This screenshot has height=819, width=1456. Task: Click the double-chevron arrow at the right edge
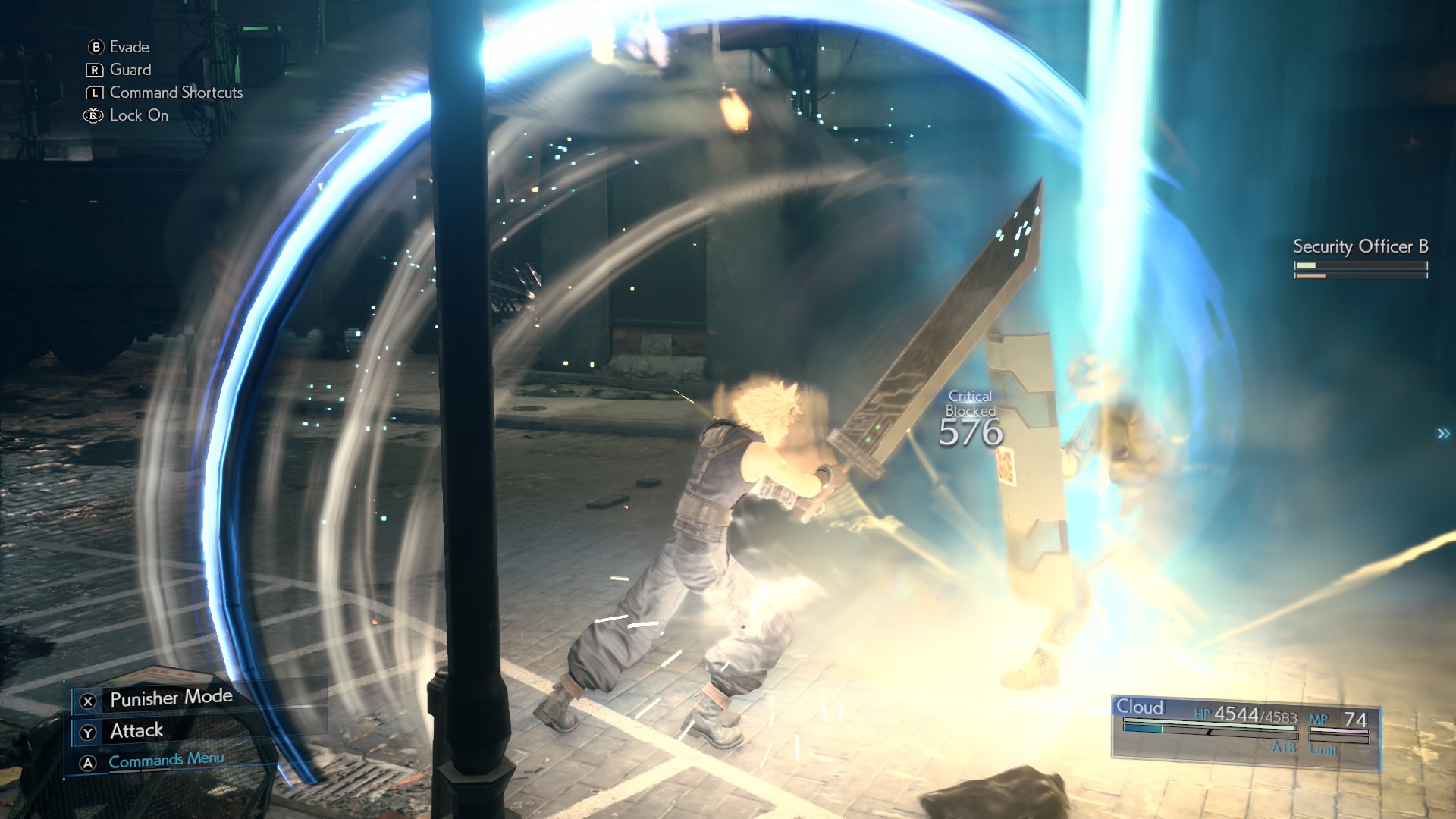click(x=1442, y=434)
